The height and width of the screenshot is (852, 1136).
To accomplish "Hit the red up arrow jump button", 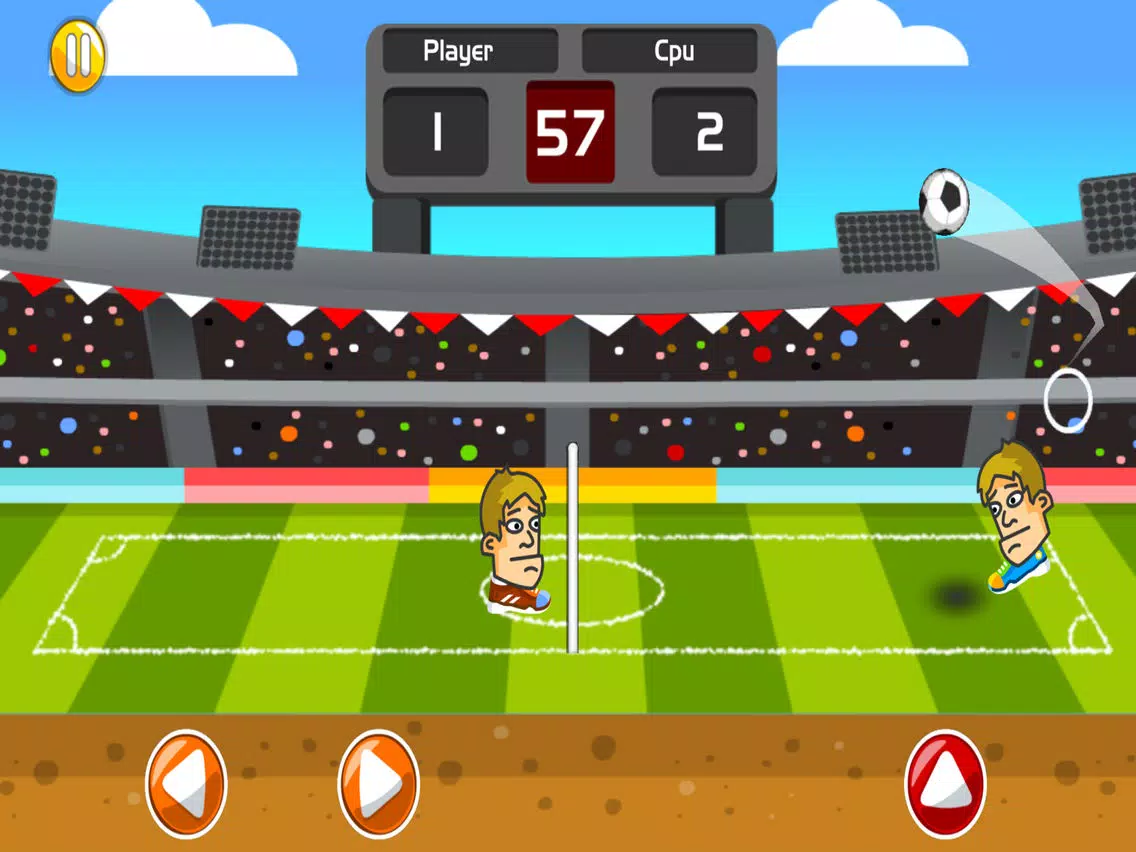I will coord(945,783).
